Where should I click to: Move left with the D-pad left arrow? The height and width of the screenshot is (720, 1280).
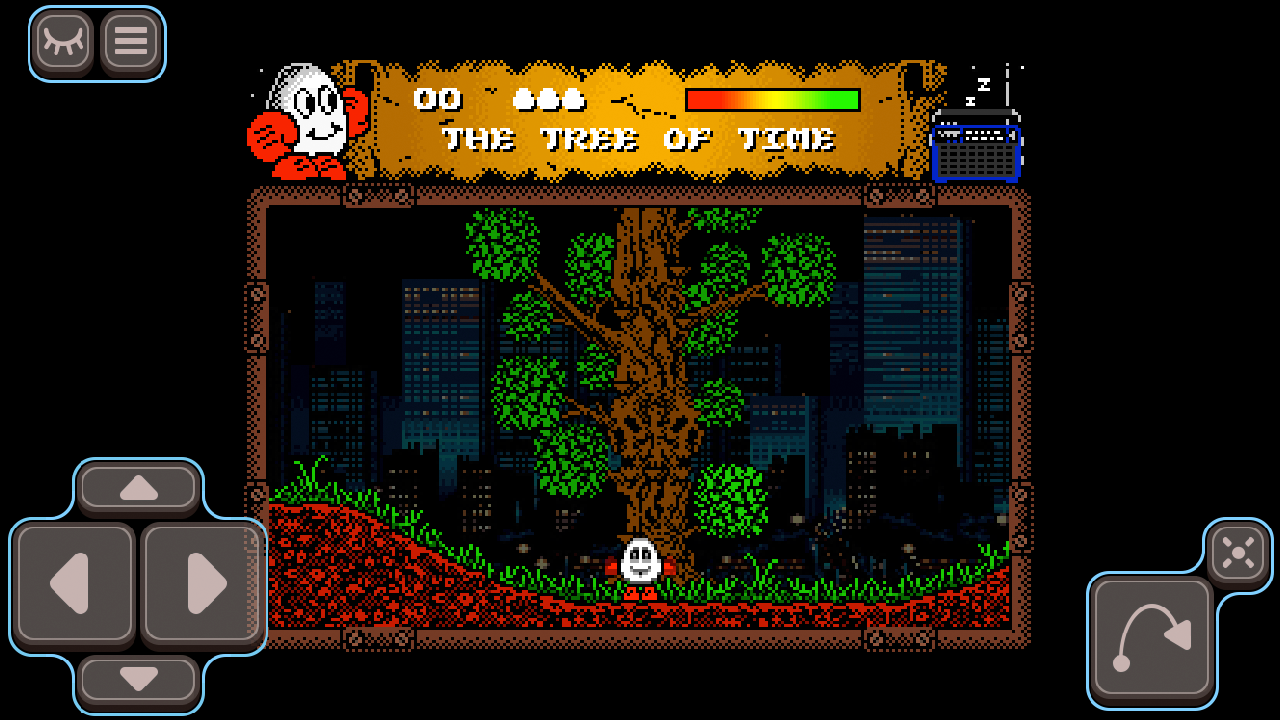(74, 583)
